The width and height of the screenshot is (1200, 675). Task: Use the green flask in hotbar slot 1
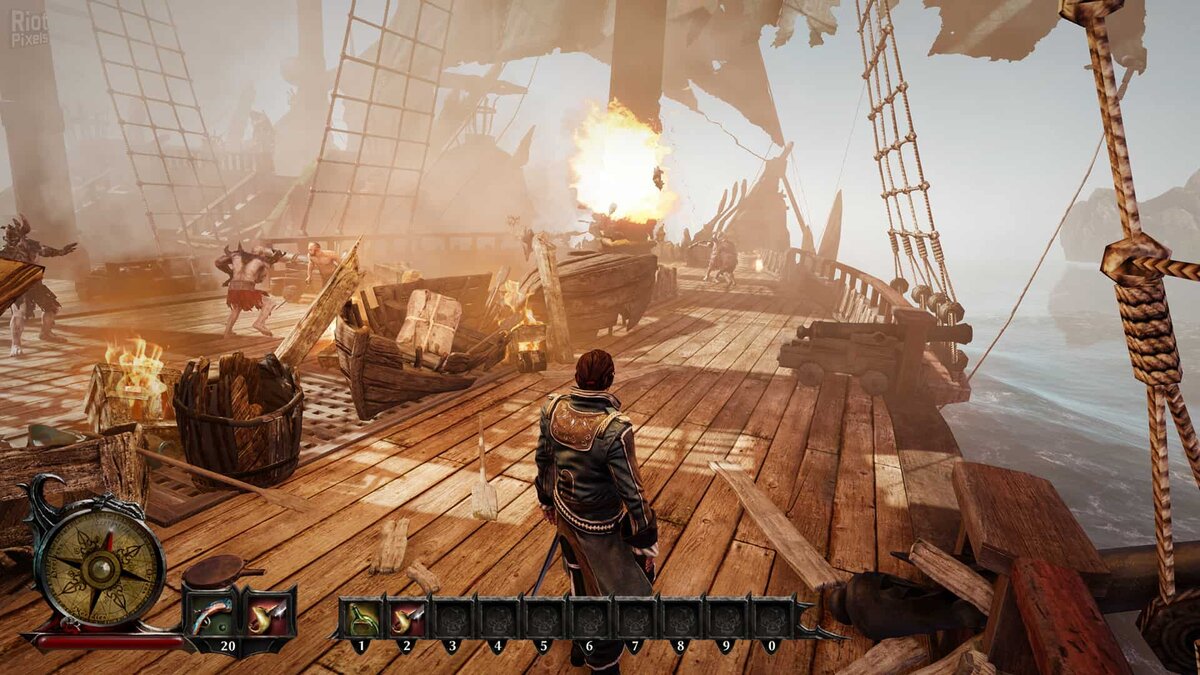pos(362,618)
